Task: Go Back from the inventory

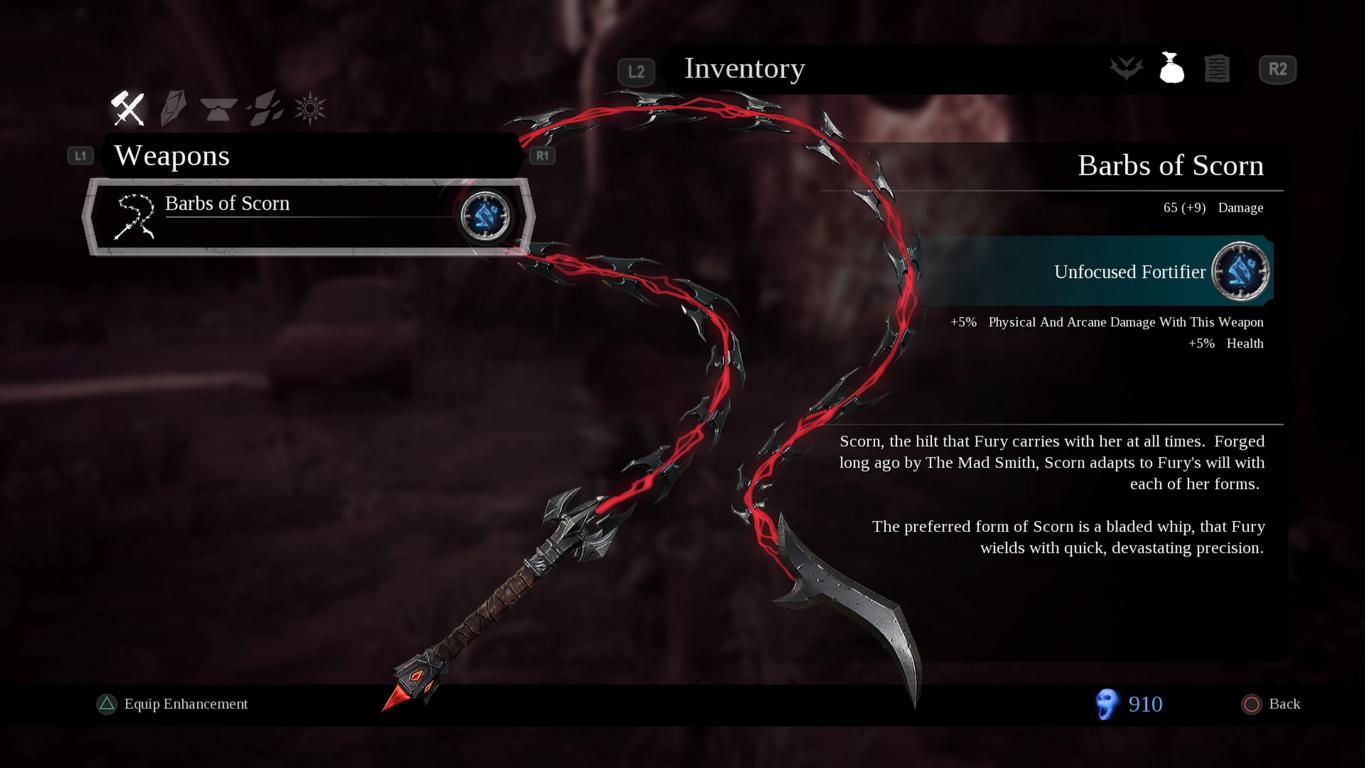Action: [x=1271, y=704]
